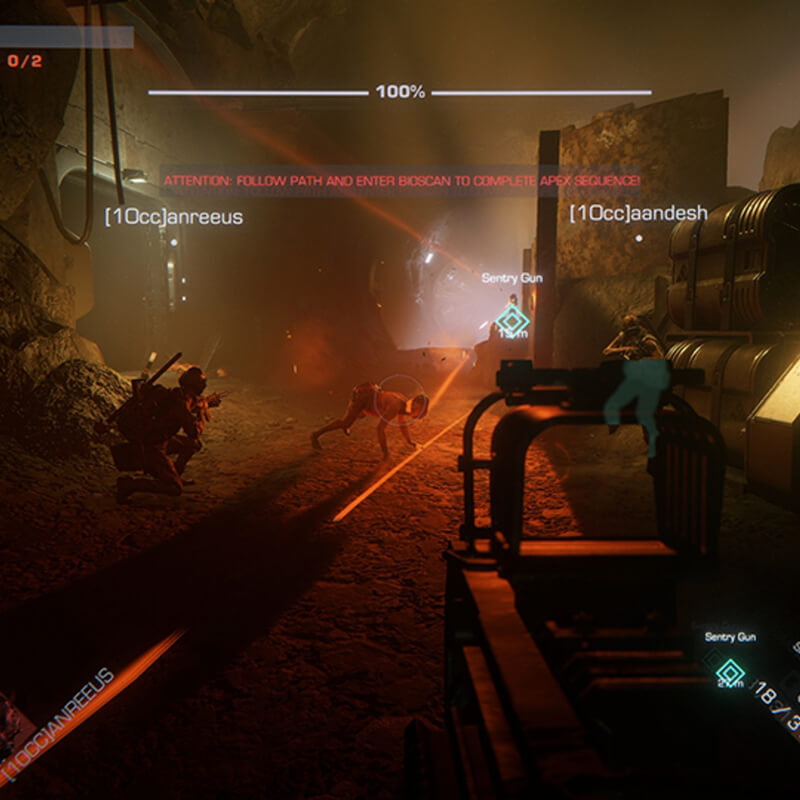This screenshot has height=800, width=800.
Task: Select the Sentry Gun marker showing 2m
Action: (731, 671)
